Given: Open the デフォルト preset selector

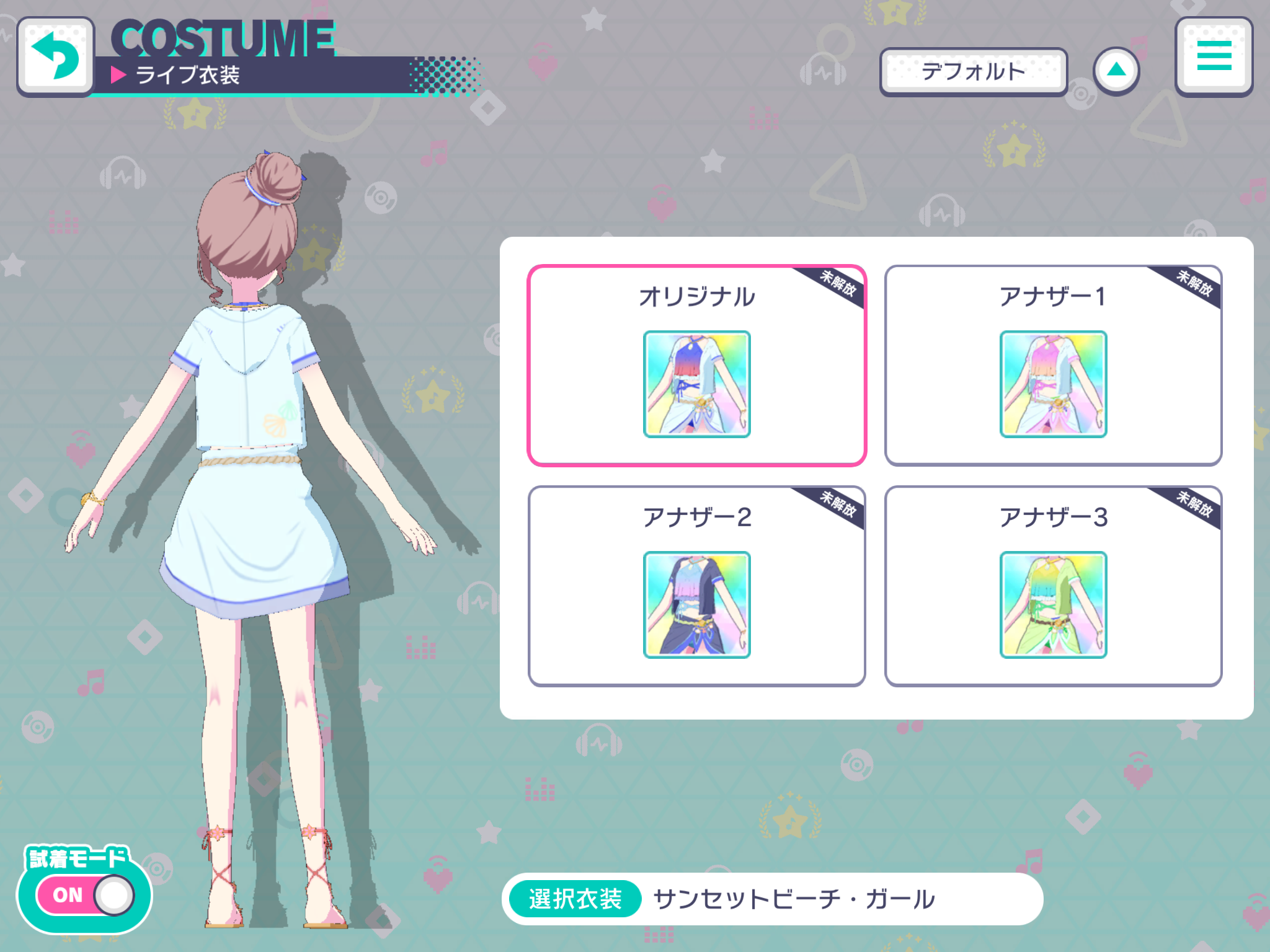Looking at the screenshot, I should [974, 70].
